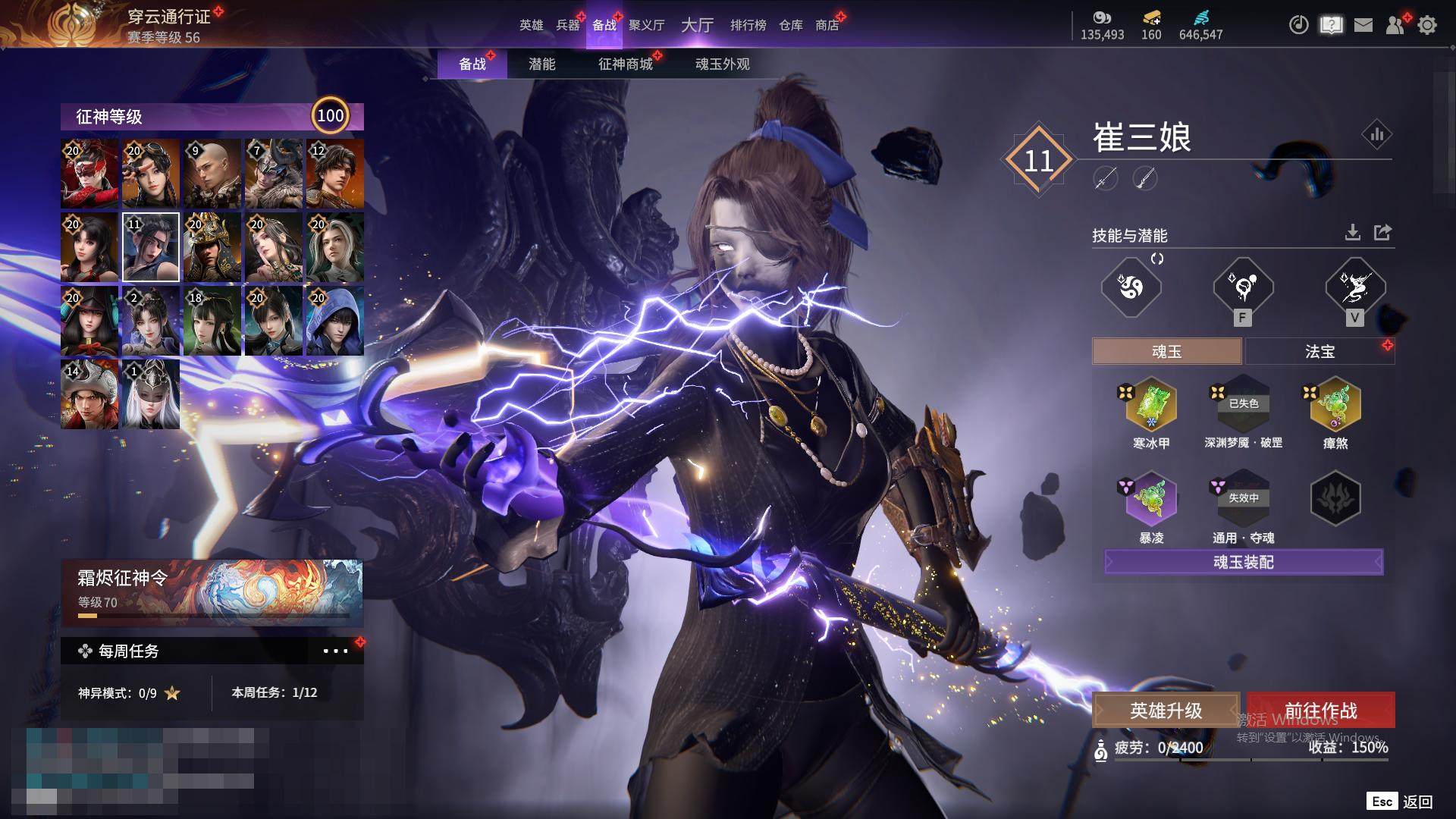Show the 魂玉外观 tab
Viewport: 1456px width, 819px height.
(722, 64)
